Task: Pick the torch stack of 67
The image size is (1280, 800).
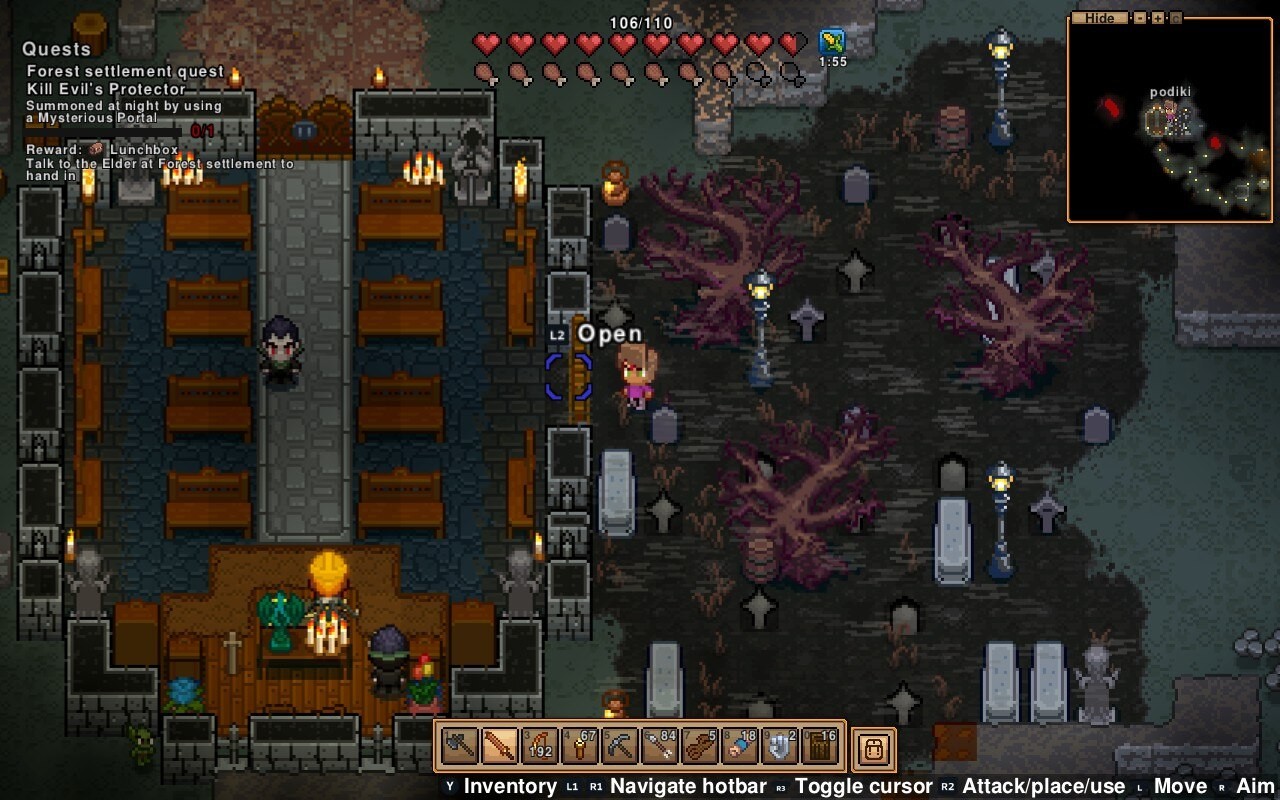Action: tap(579, 746)
